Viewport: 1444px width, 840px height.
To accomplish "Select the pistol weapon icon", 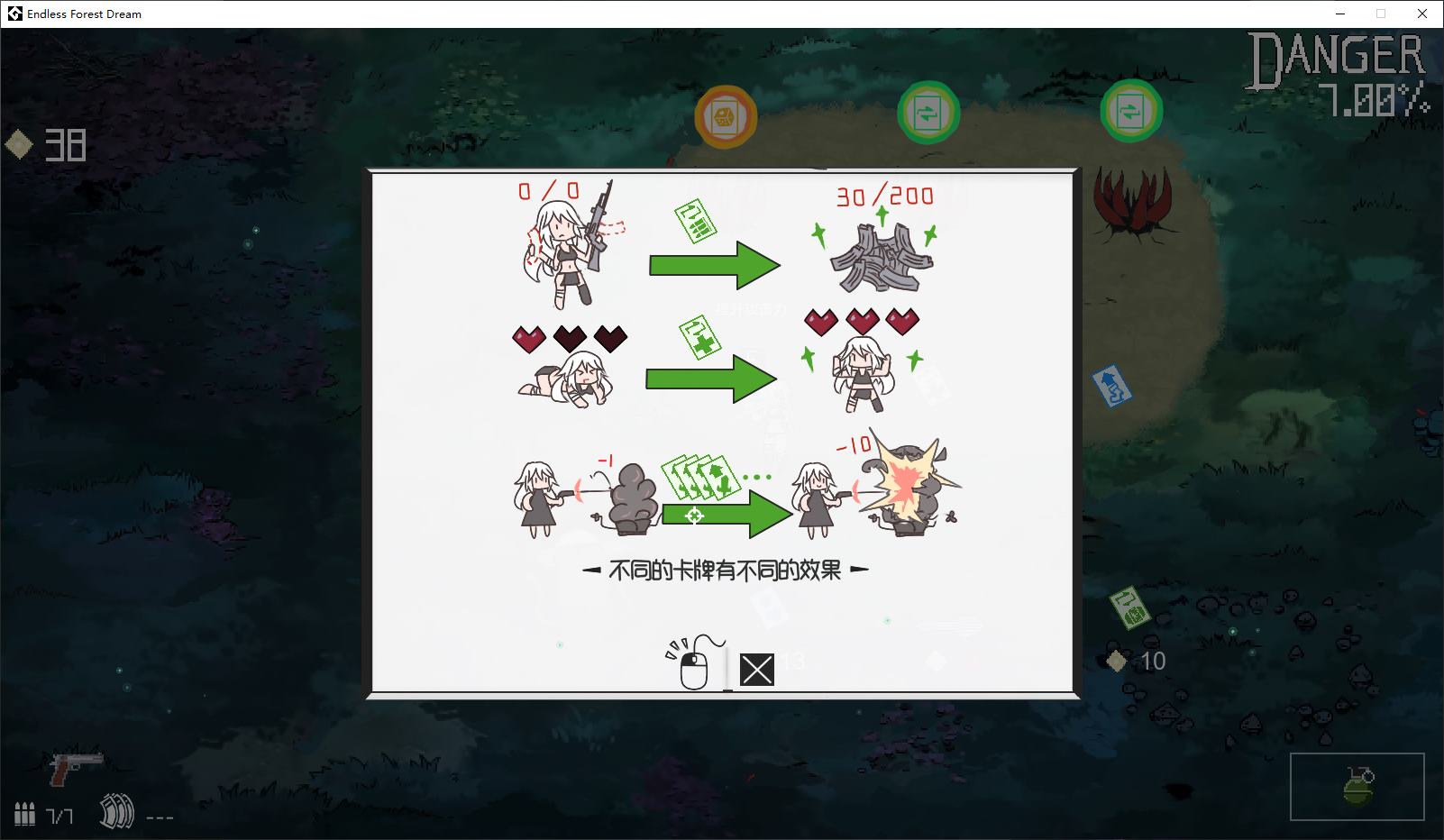I will pos(76,766).
